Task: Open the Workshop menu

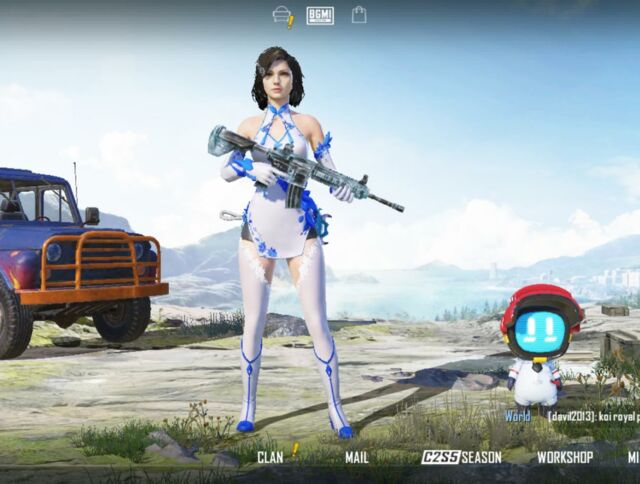Action: click(x=565, y=457)
